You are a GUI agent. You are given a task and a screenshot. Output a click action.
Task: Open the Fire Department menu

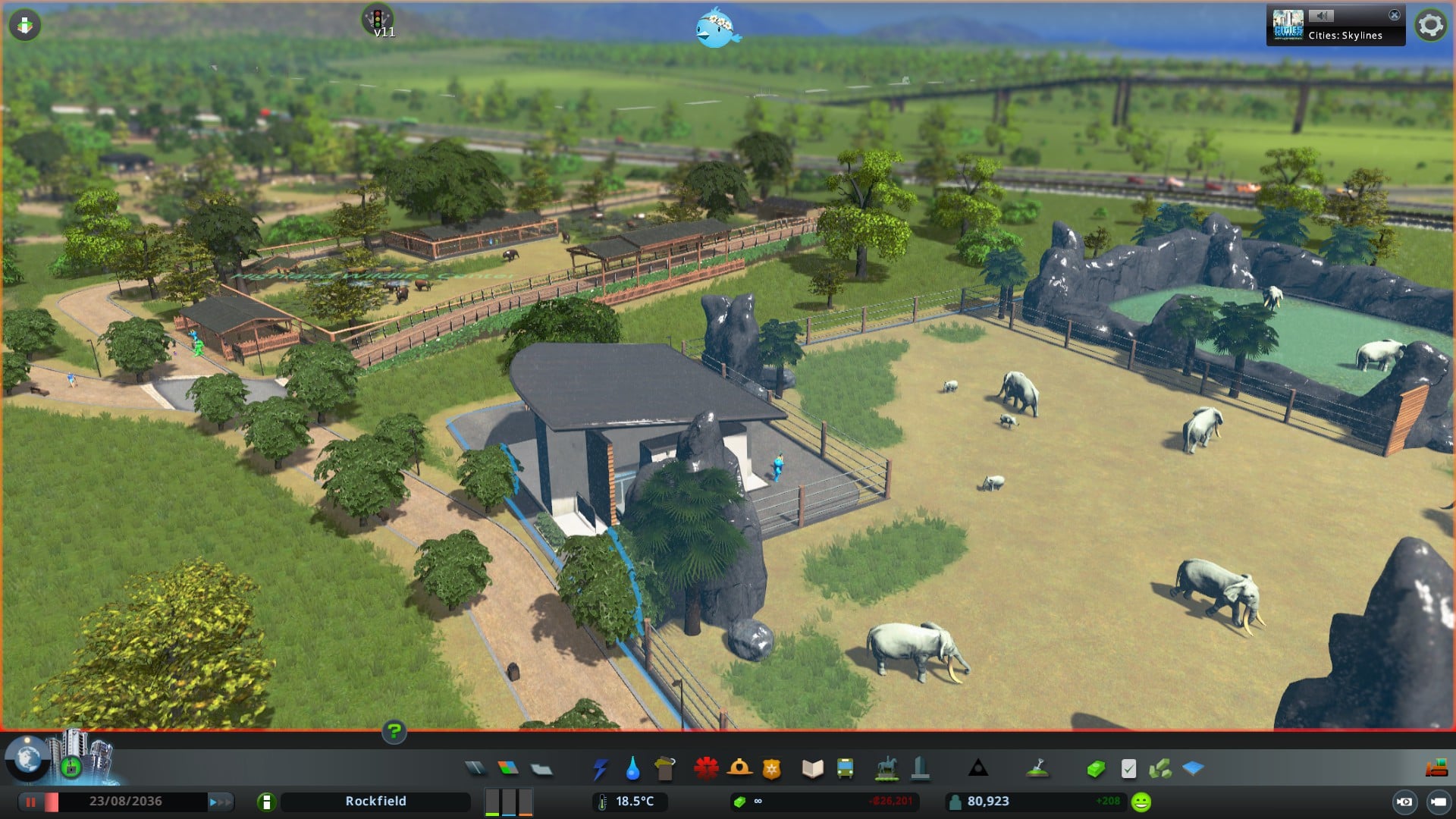739,769
